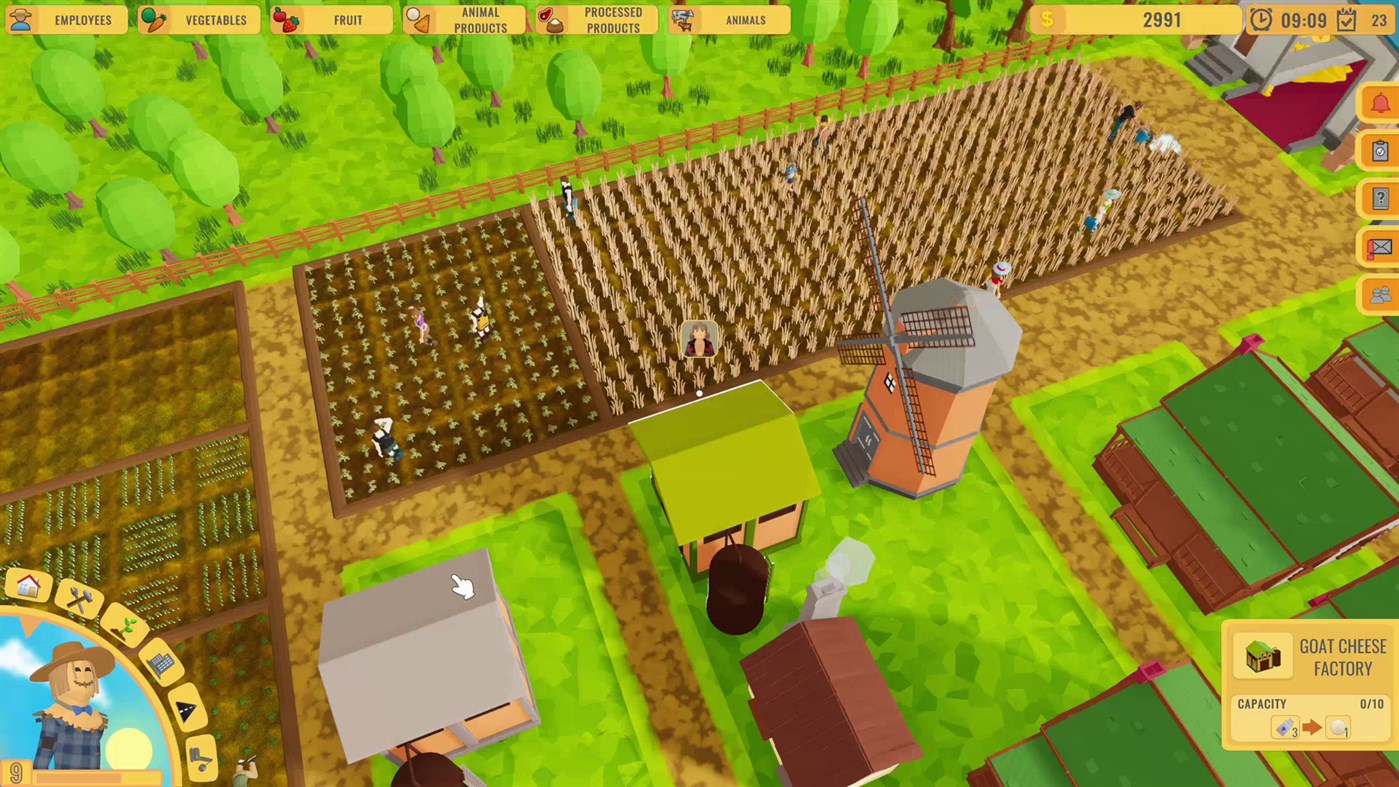Select the road icon in radial menu

[187, 708]
